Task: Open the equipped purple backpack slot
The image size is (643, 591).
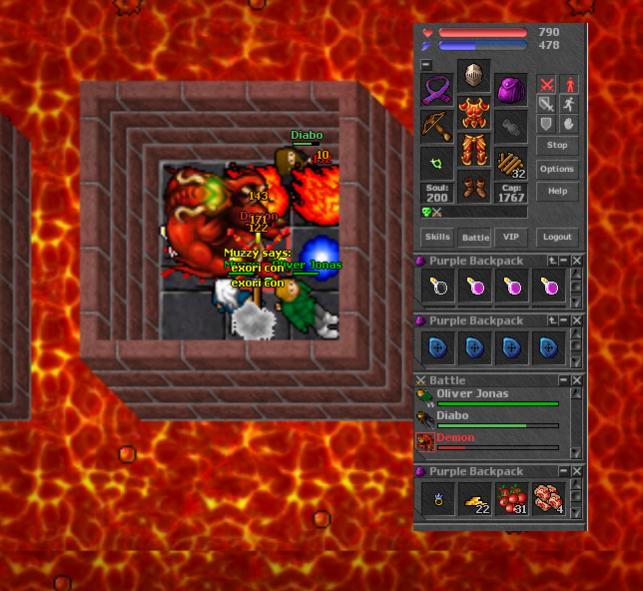Action: coord(511,90)
